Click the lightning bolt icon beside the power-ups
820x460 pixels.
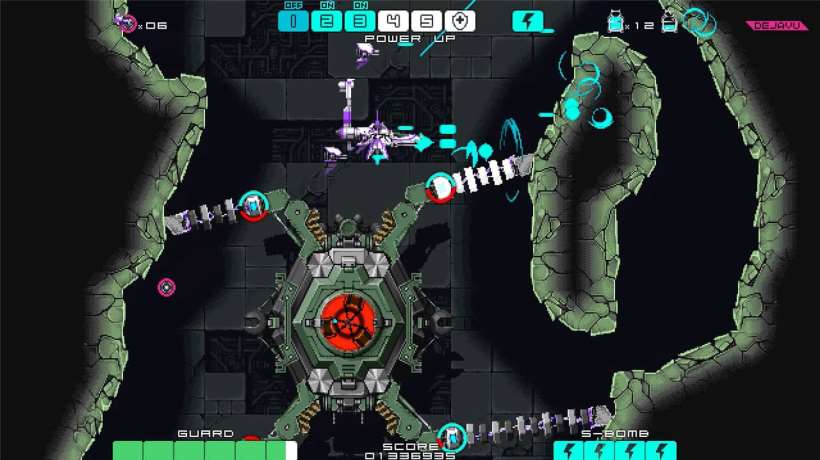(x=528, y=20)
